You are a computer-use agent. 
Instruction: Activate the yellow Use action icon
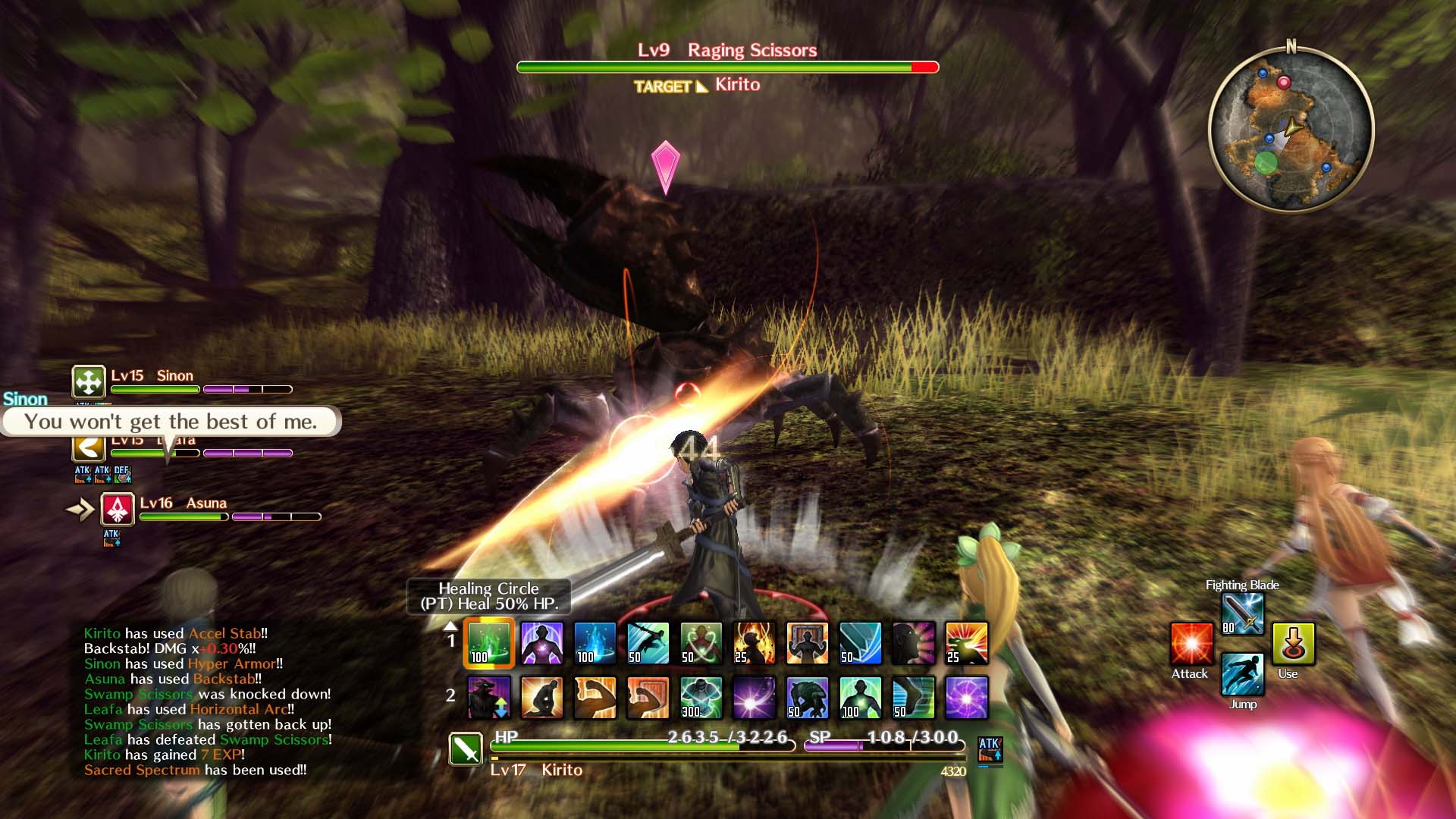(x=1294, y=644)
